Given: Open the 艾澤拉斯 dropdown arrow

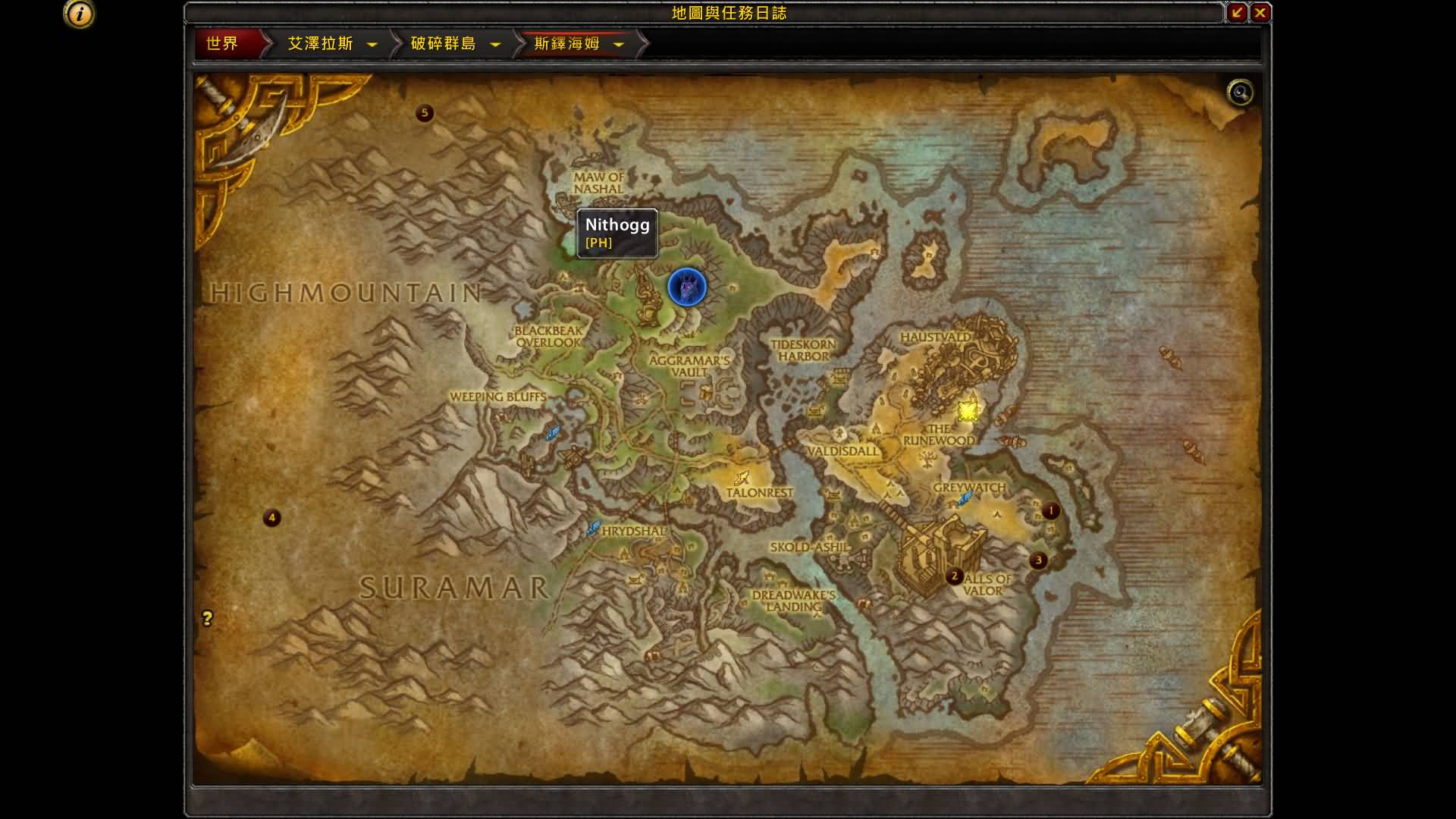Looking at the screenshot, I should 371,44.
